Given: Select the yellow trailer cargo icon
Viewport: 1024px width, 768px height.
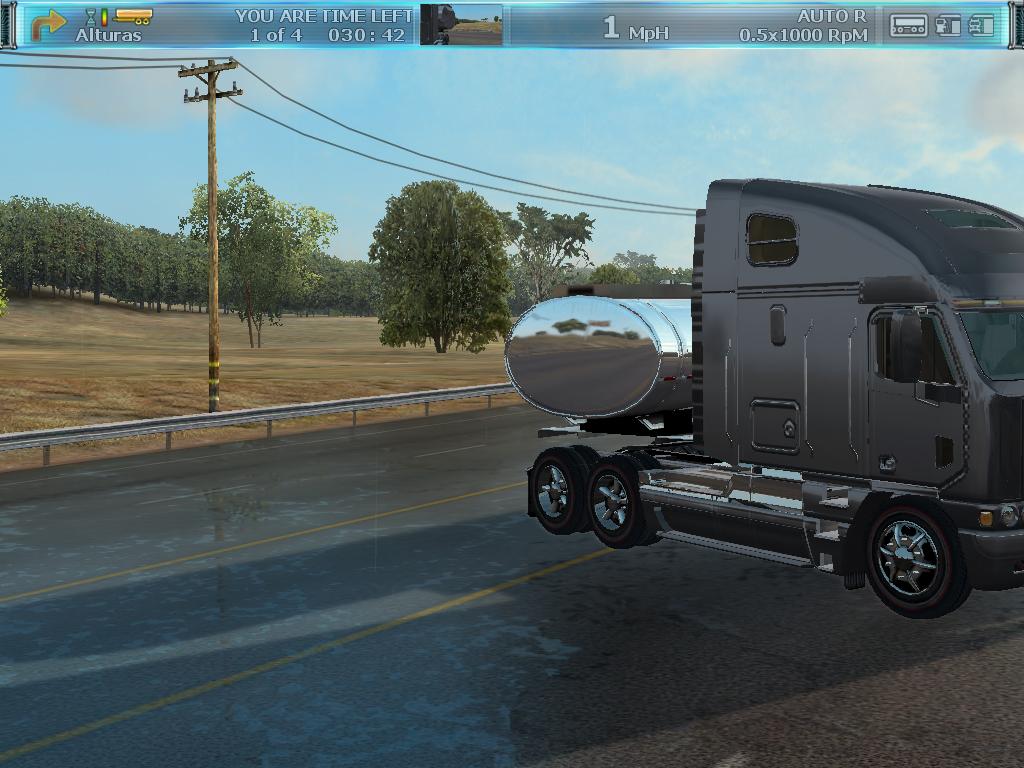Looking at the screenshot, I should coord(133,16).
